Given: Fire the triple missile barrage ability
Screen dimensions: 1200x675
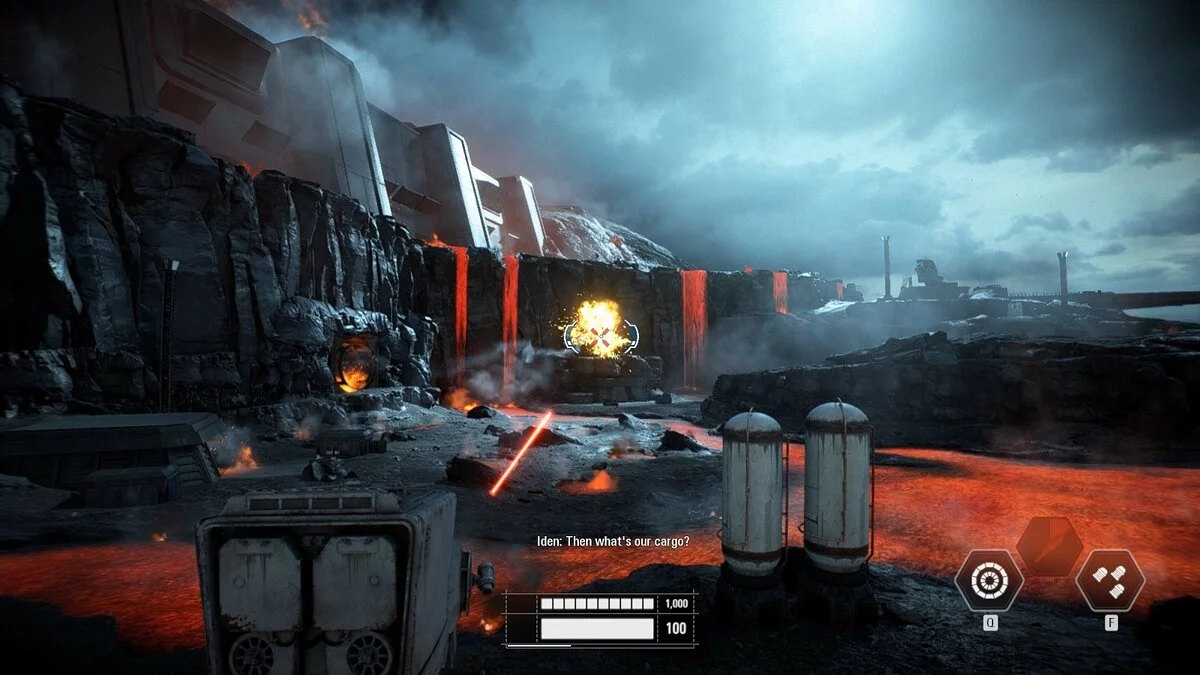Looking at the screenshot, I should coord(1110,581).
